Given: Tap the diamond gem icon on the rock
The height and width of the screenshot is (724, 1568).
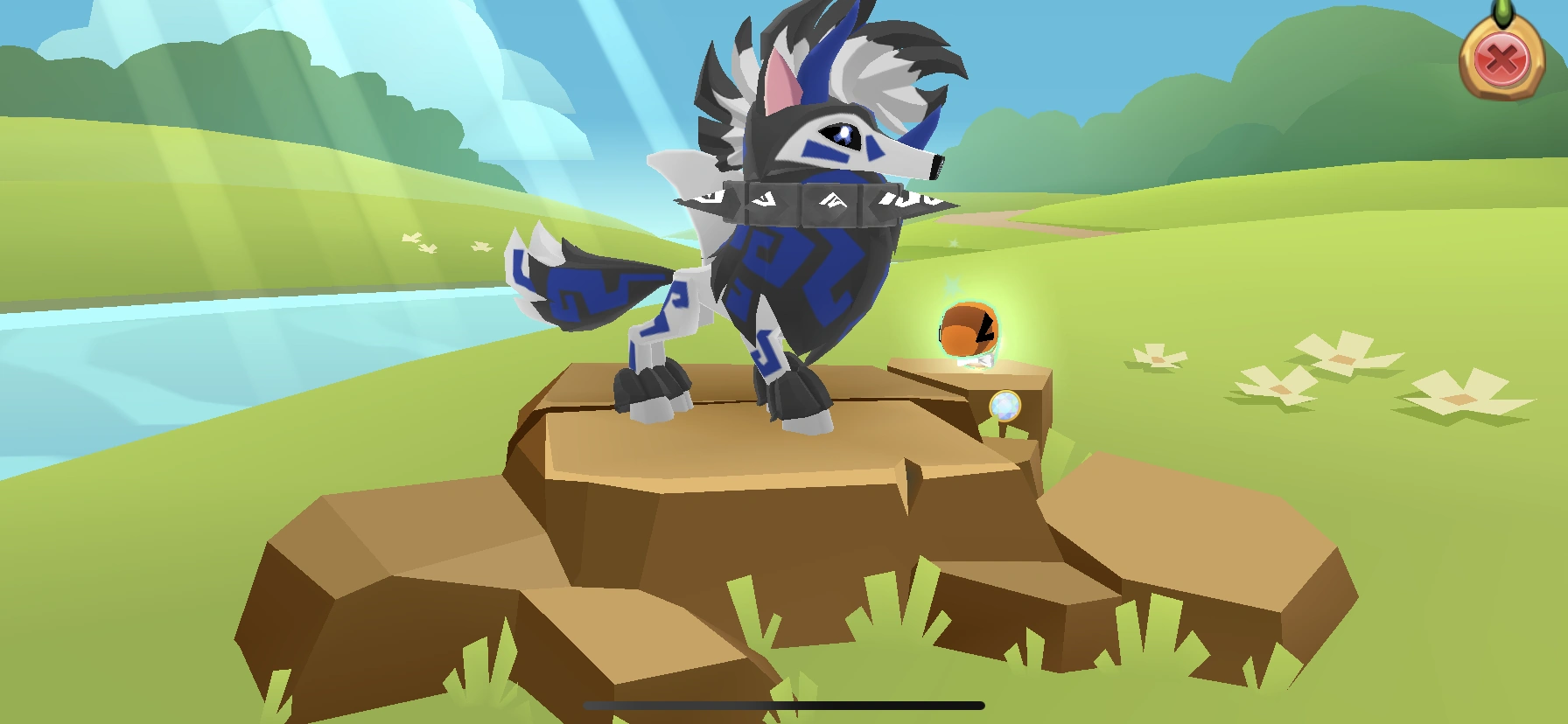Looking at the screenshot, I should click(1004, 405).
